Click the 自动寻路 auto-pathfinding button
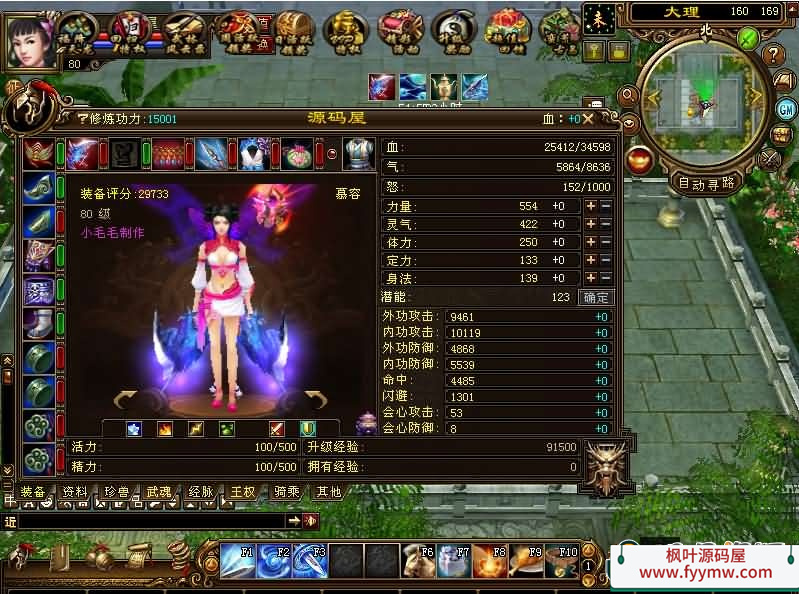The height and width of the screenshot is (594, 799). pyautogui.click(x=707, y=183)
